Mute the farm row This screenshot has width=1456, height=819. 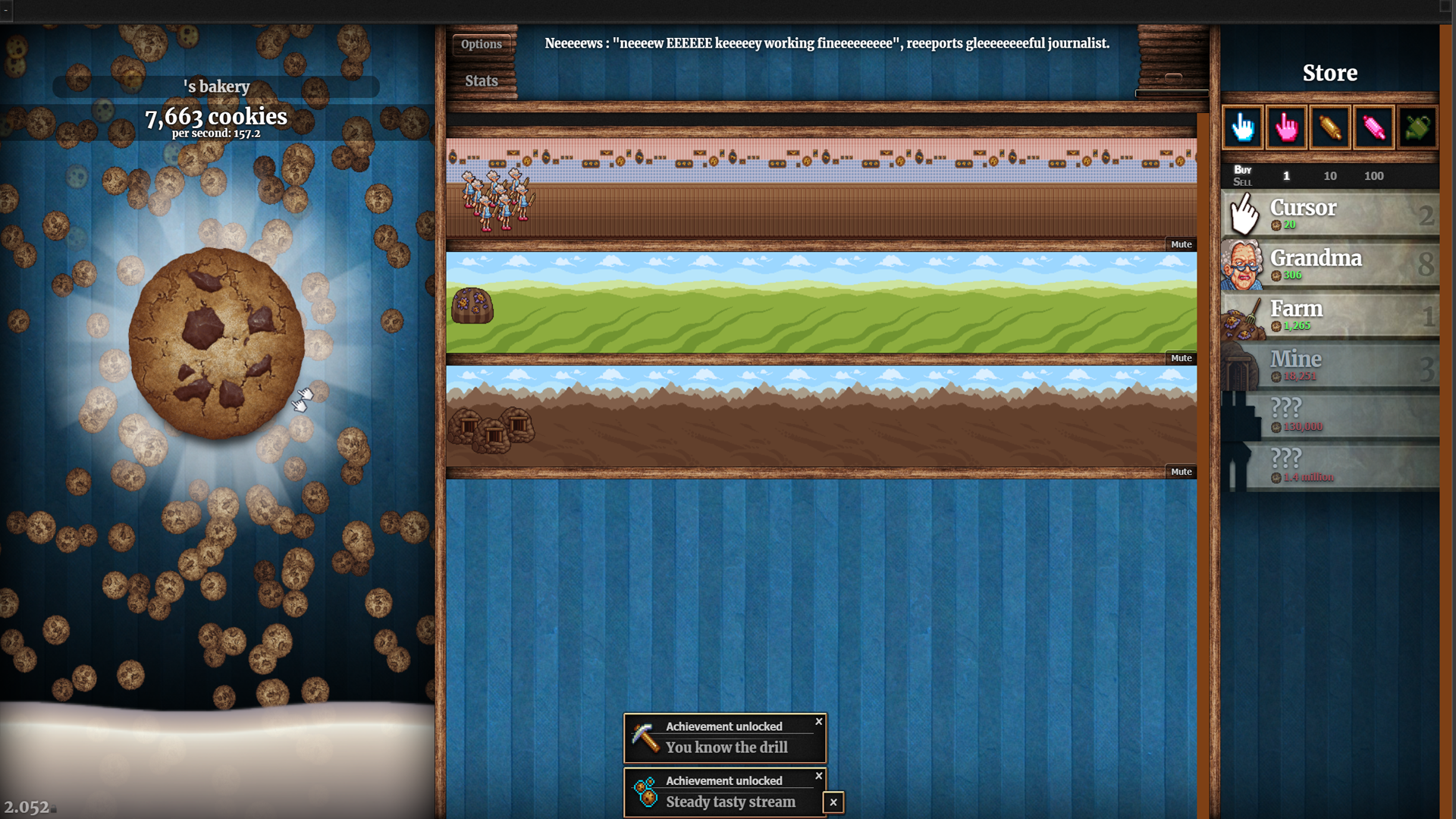tap(1181, 358)
